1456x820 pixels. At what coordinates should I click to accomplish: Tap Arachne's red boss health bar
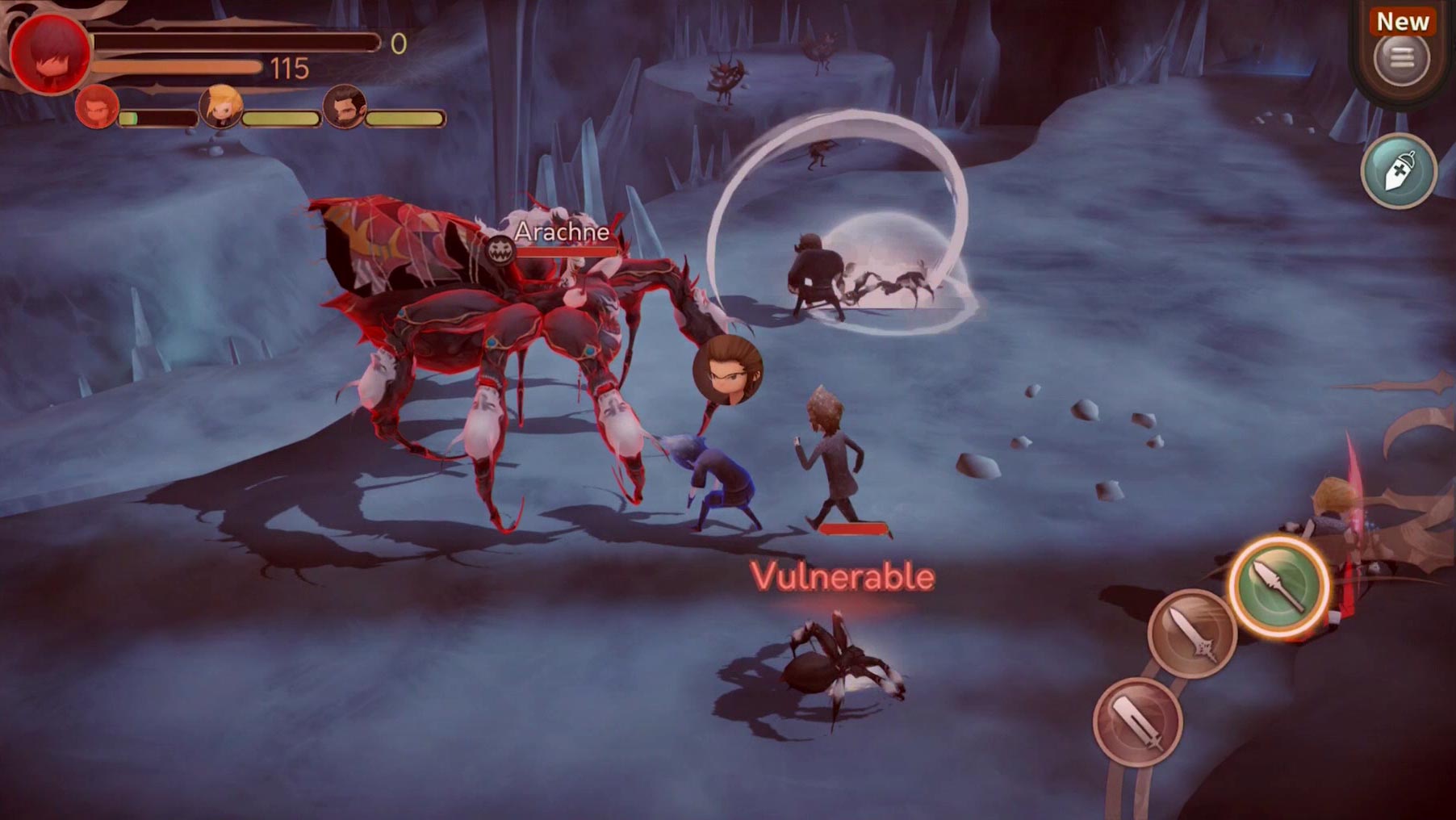pyautogui.click(x=565, y=253)
